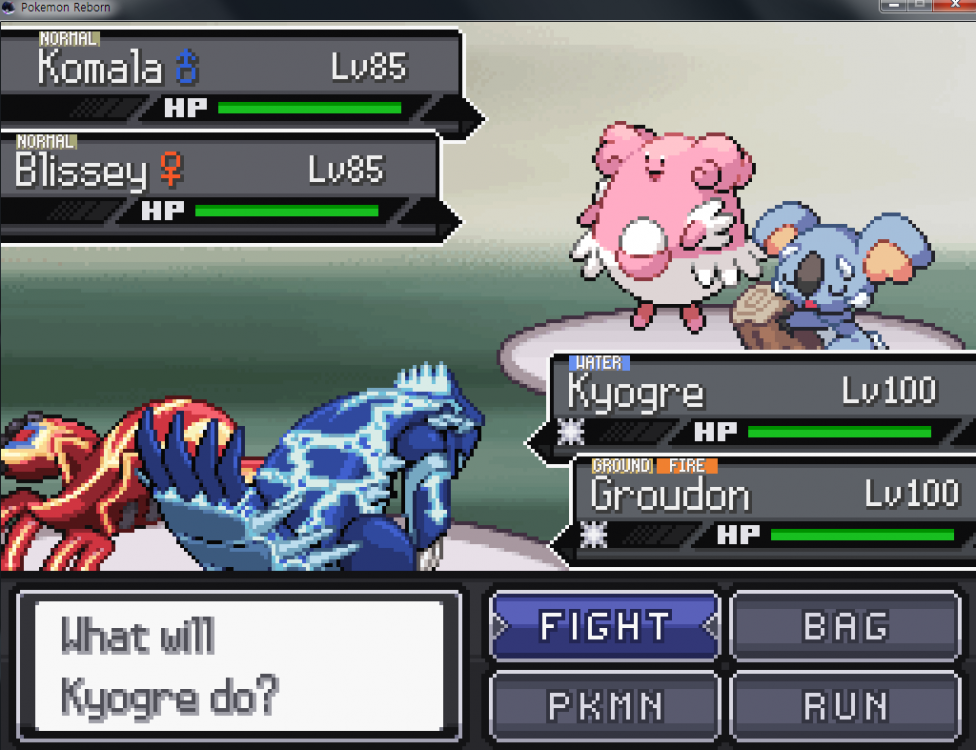
Task: Click RUN to flee the battle
Action: (x=845, y=706)
